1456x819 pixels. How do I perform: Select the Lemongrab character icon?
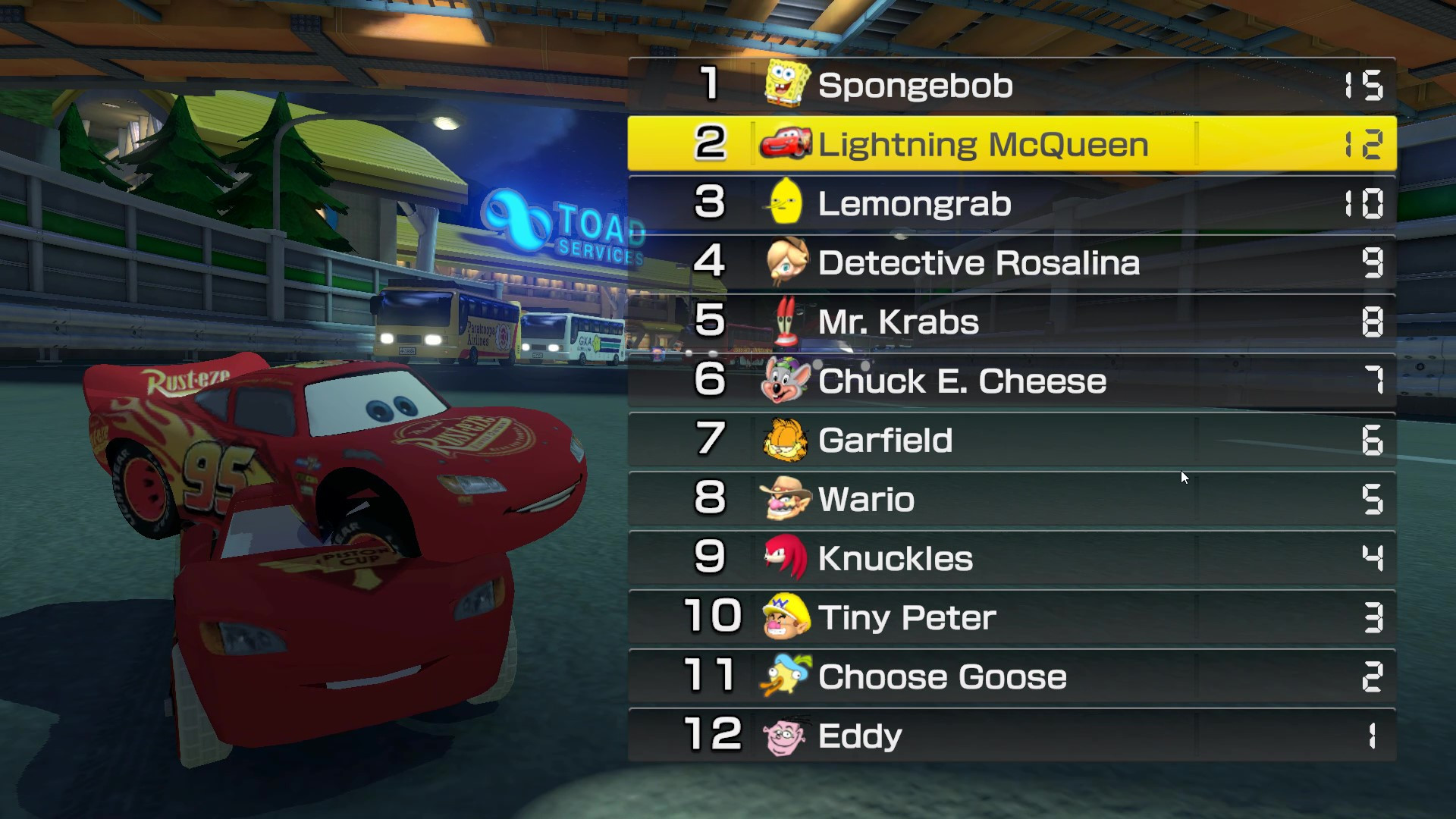pos(786,202)
